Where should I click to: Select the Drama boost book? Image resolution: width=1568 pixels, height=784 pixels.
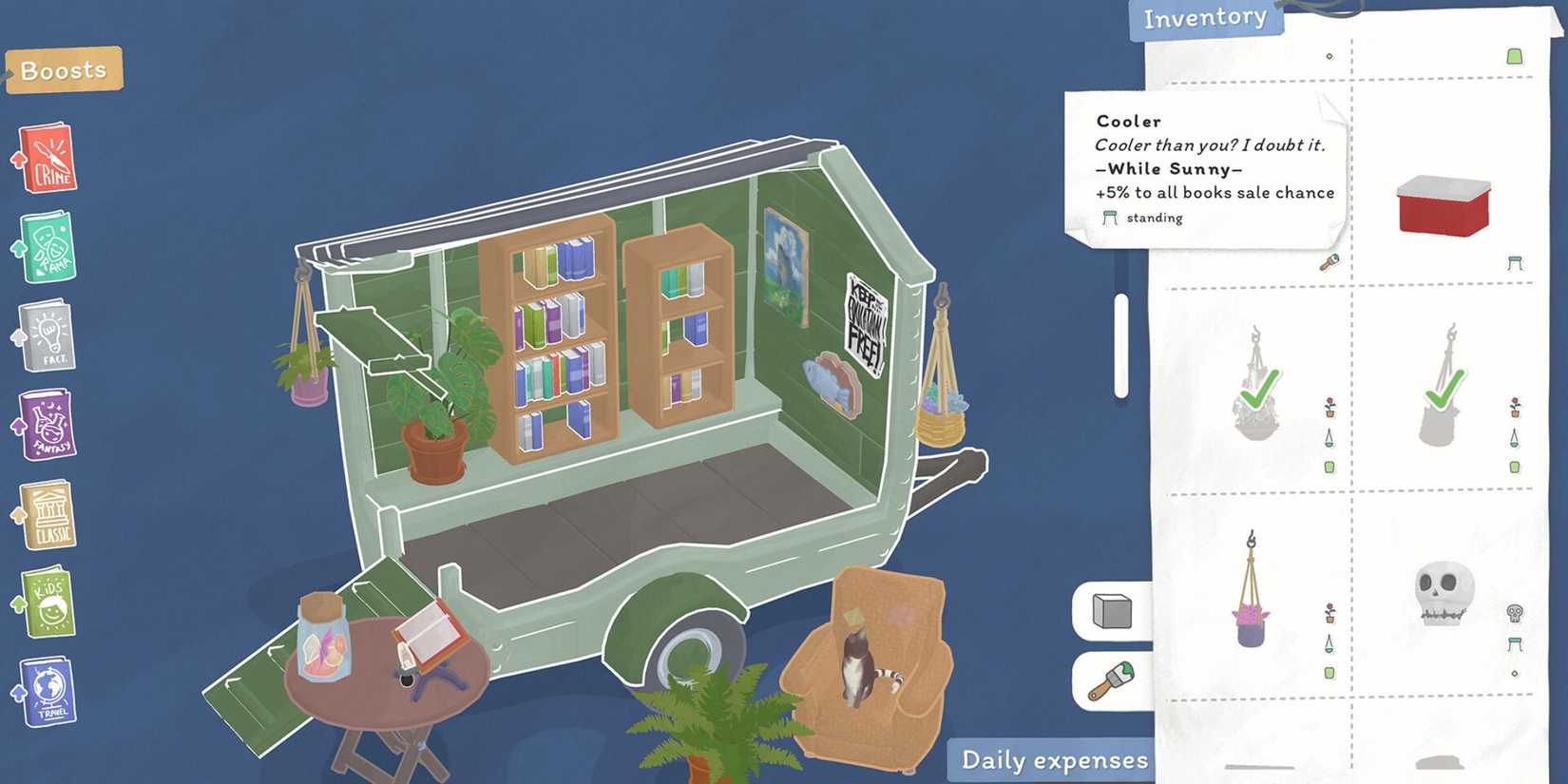pyautogui.click(x=48, y=247)
